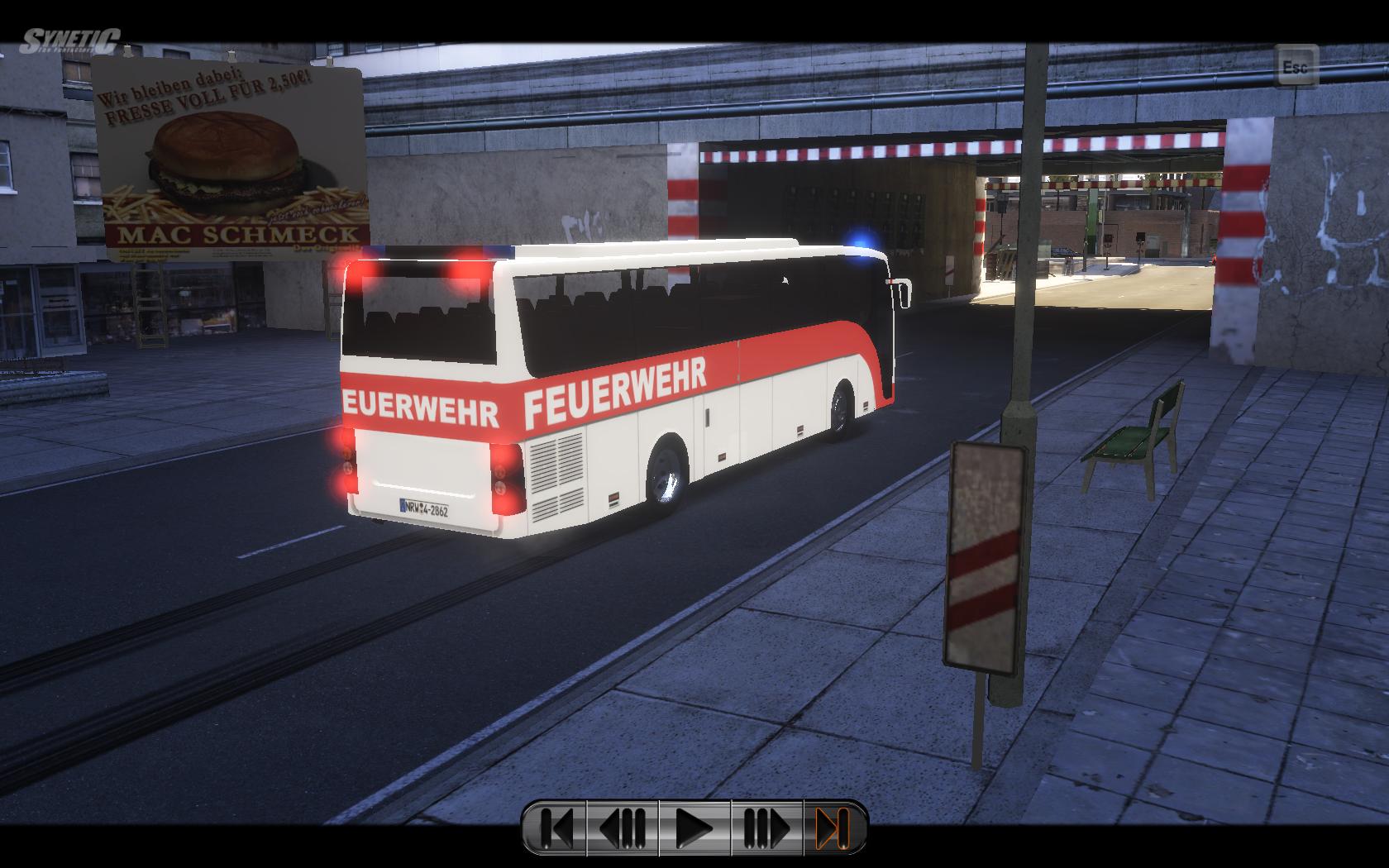Play the replay

(694, 827)
